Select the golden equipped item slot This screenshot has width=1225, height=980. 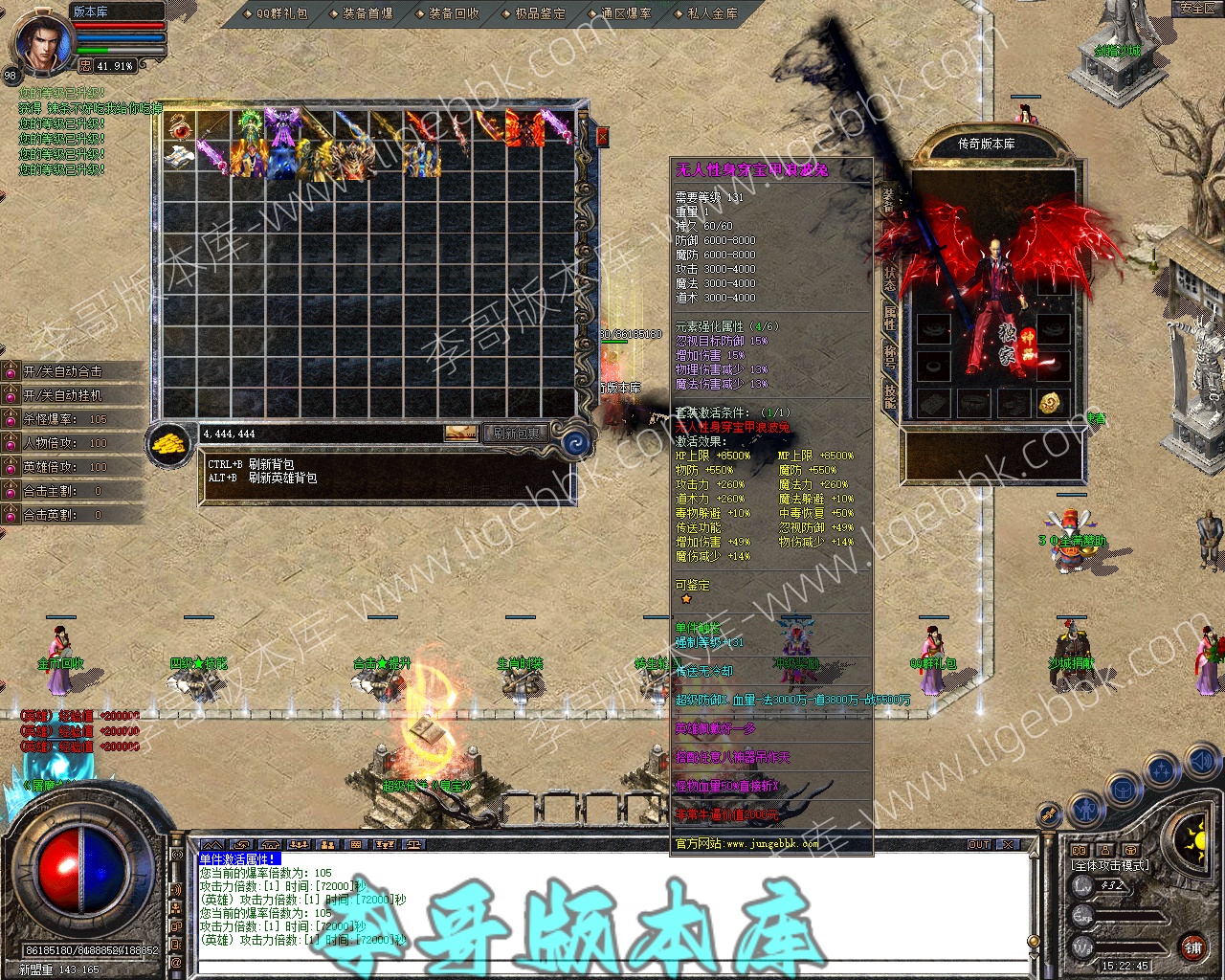(1050, 402)
